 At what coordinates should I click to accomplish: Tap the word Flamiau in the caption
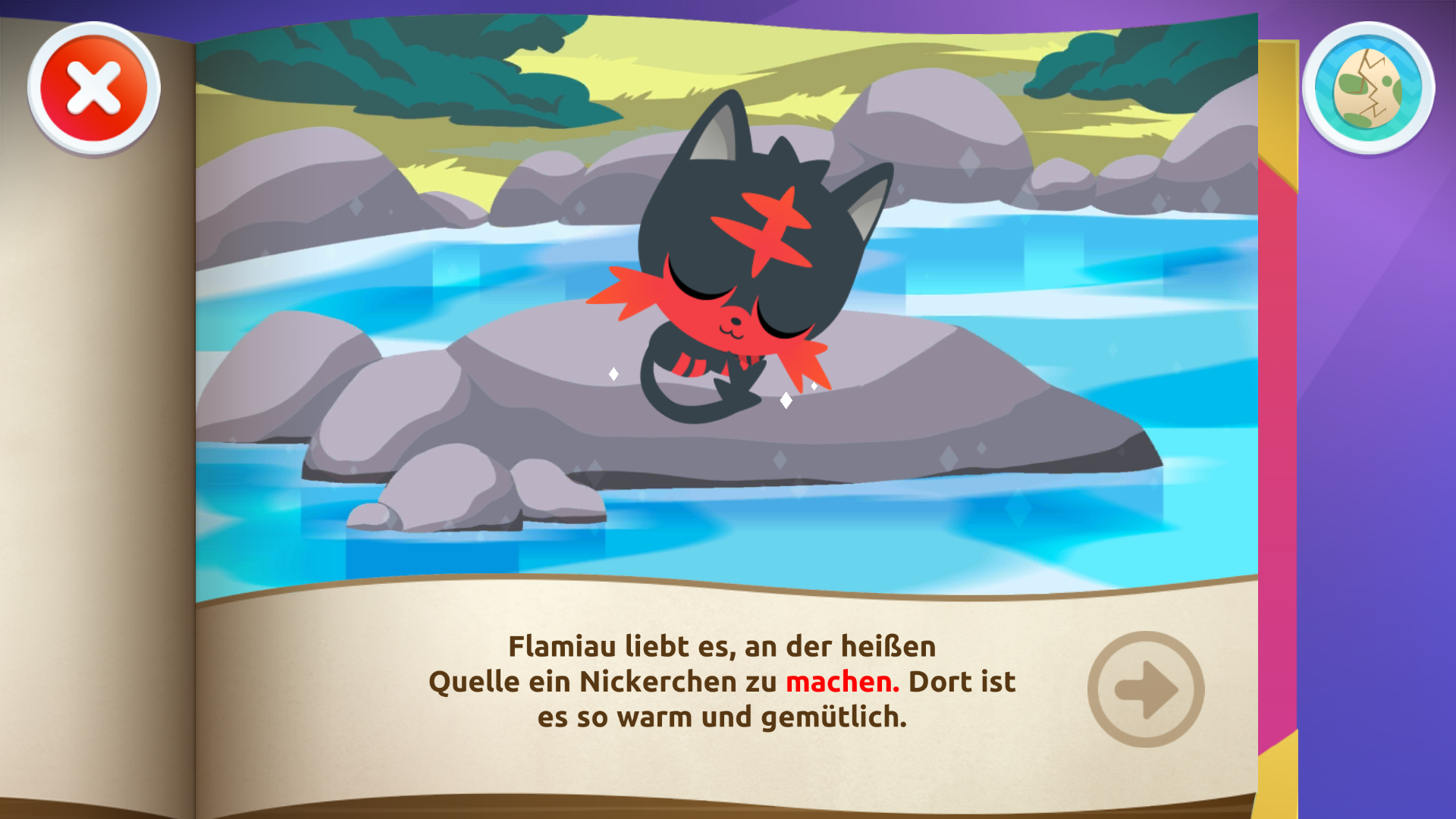pos(564,646)
